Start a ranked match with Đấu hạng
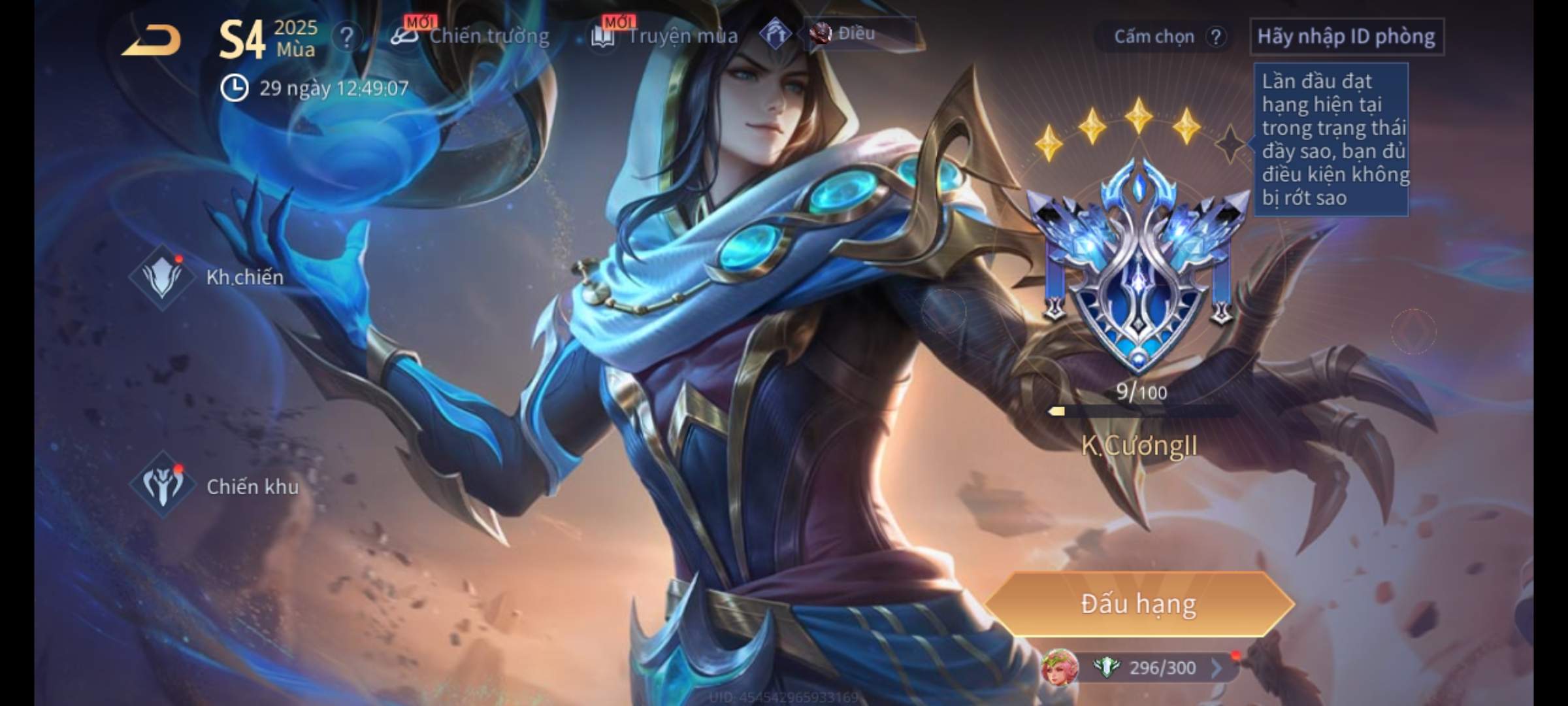The image size is (1568, 706). coord(1138,604)
